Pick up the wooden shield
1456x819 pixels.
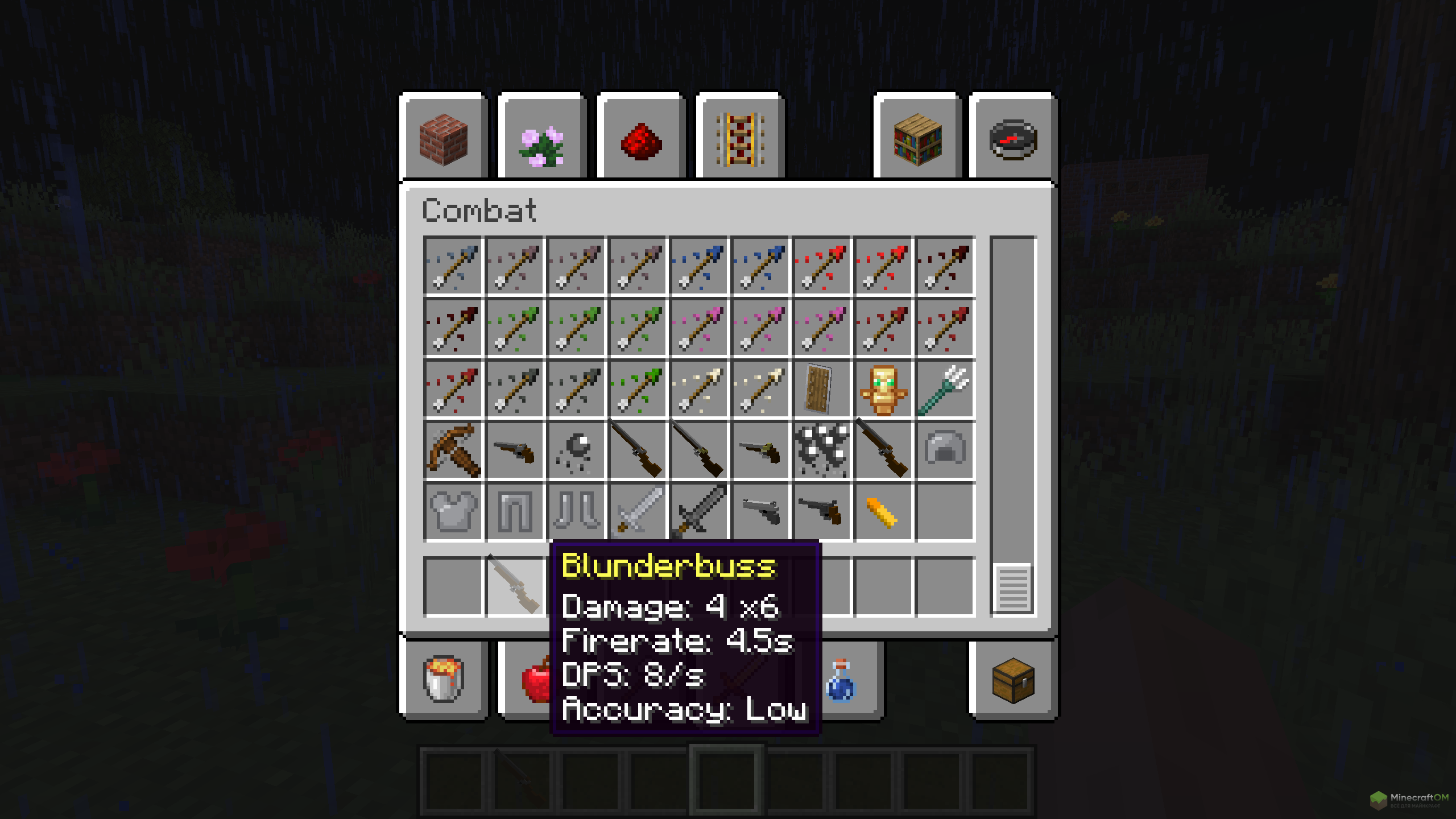(821, 389)
